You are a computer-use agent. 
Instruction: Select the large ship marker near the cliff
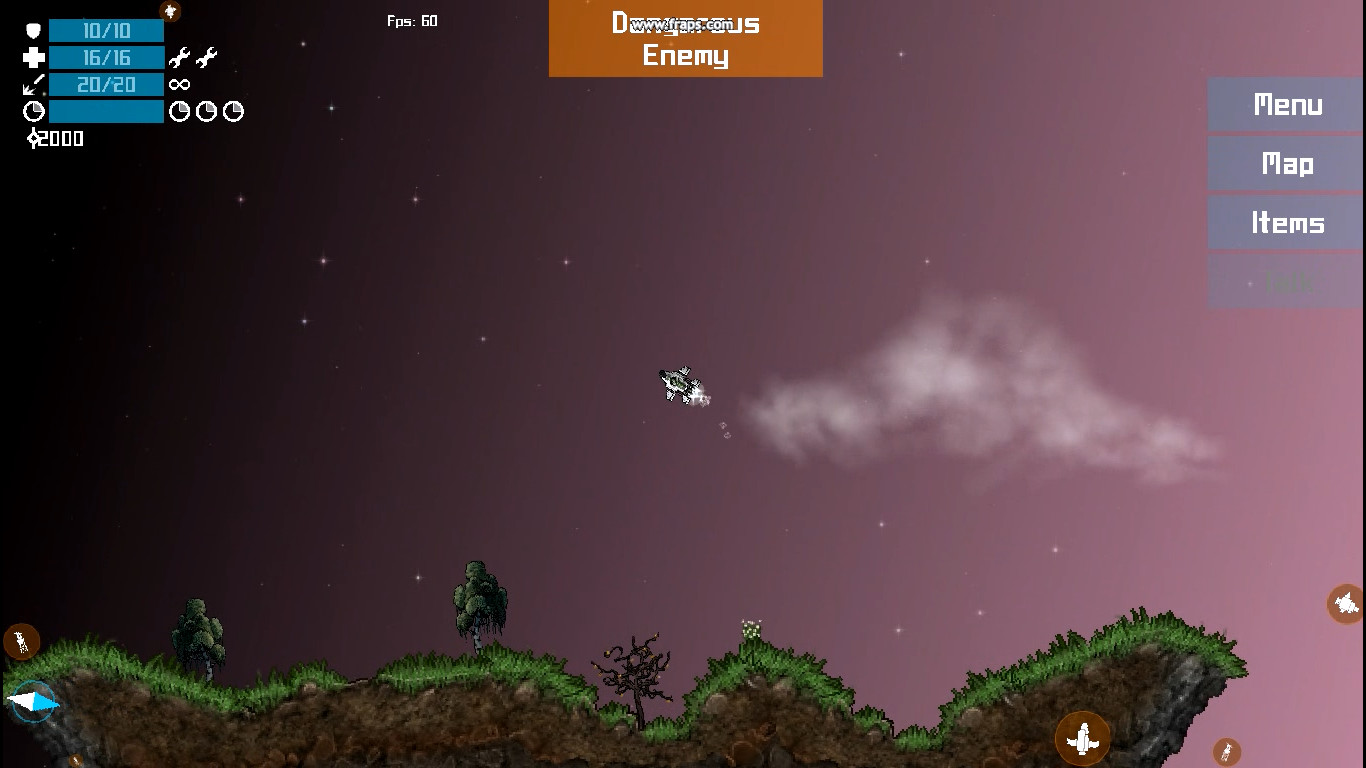[1084, 736]
